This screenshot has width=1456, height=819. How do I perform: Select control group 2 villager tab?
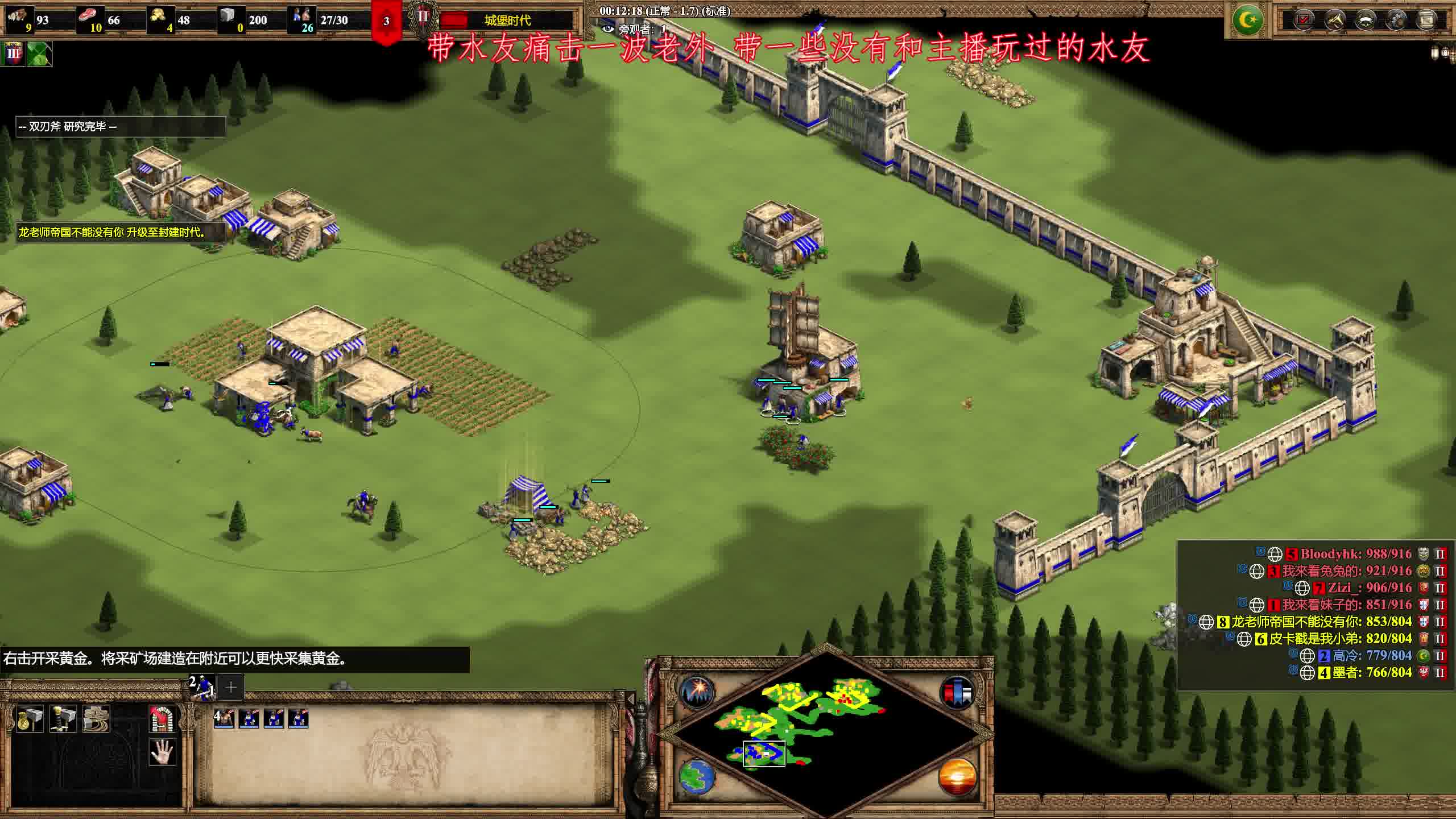click(202, 686)
